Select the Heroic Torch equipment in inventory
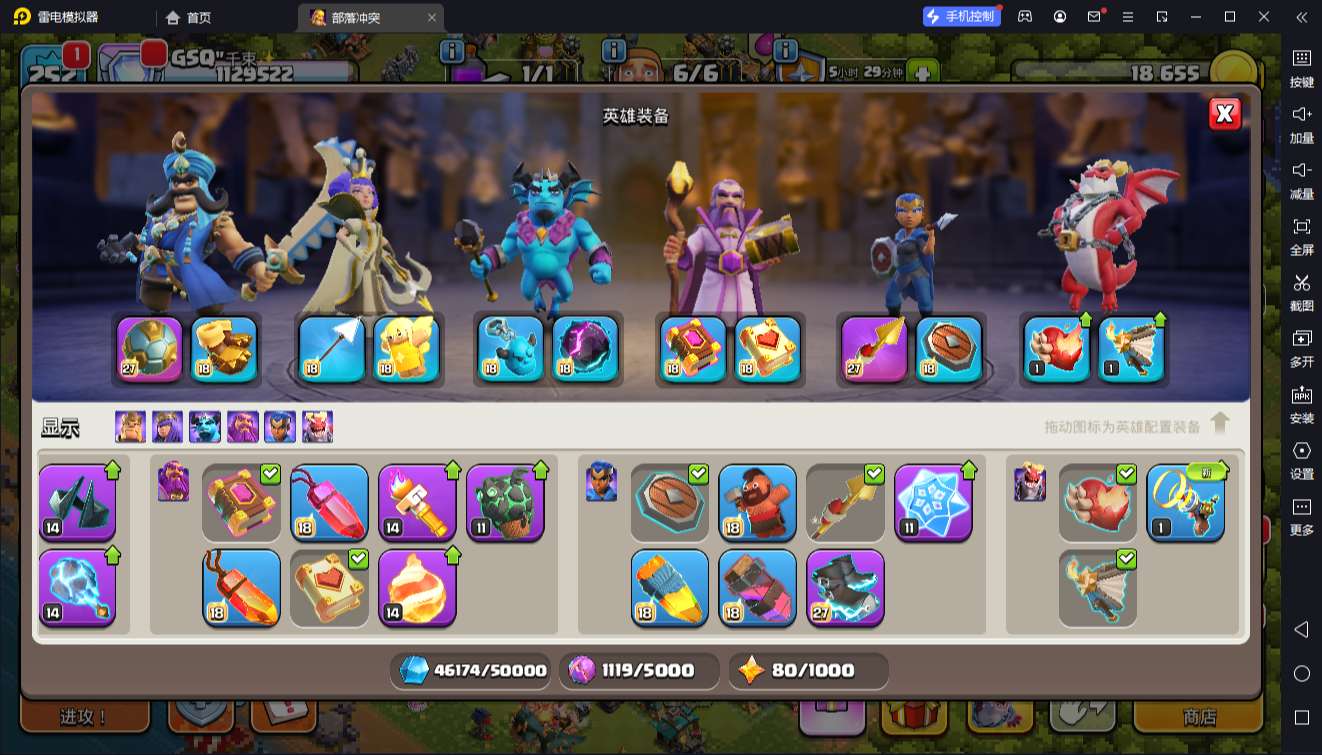Screen dimensions: 1322x755 coord(417,502)
